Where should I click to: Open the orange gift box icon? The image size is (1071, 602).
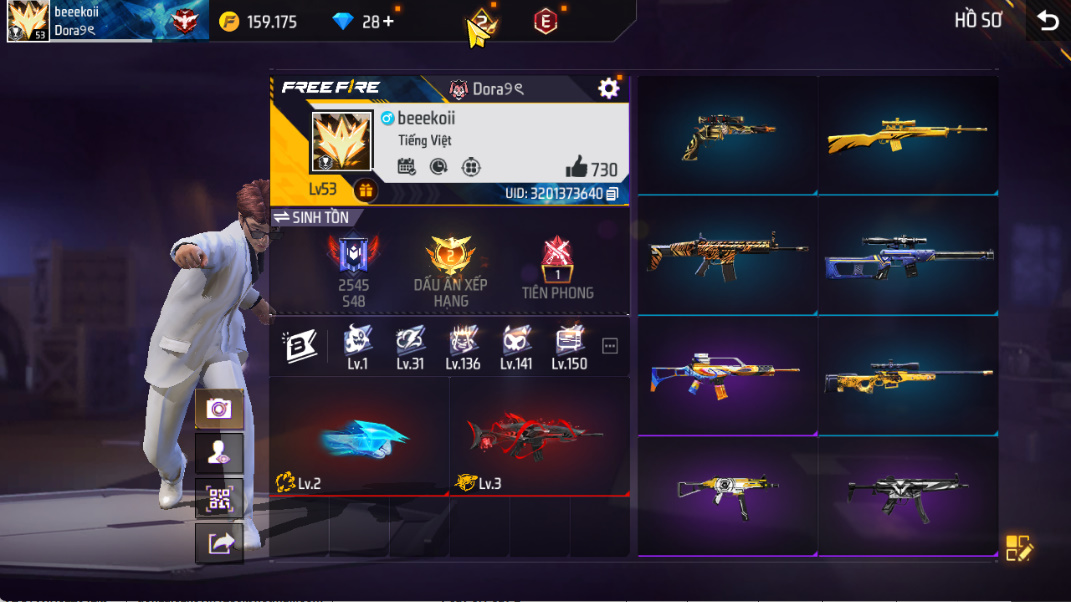(x=365, y=190)
